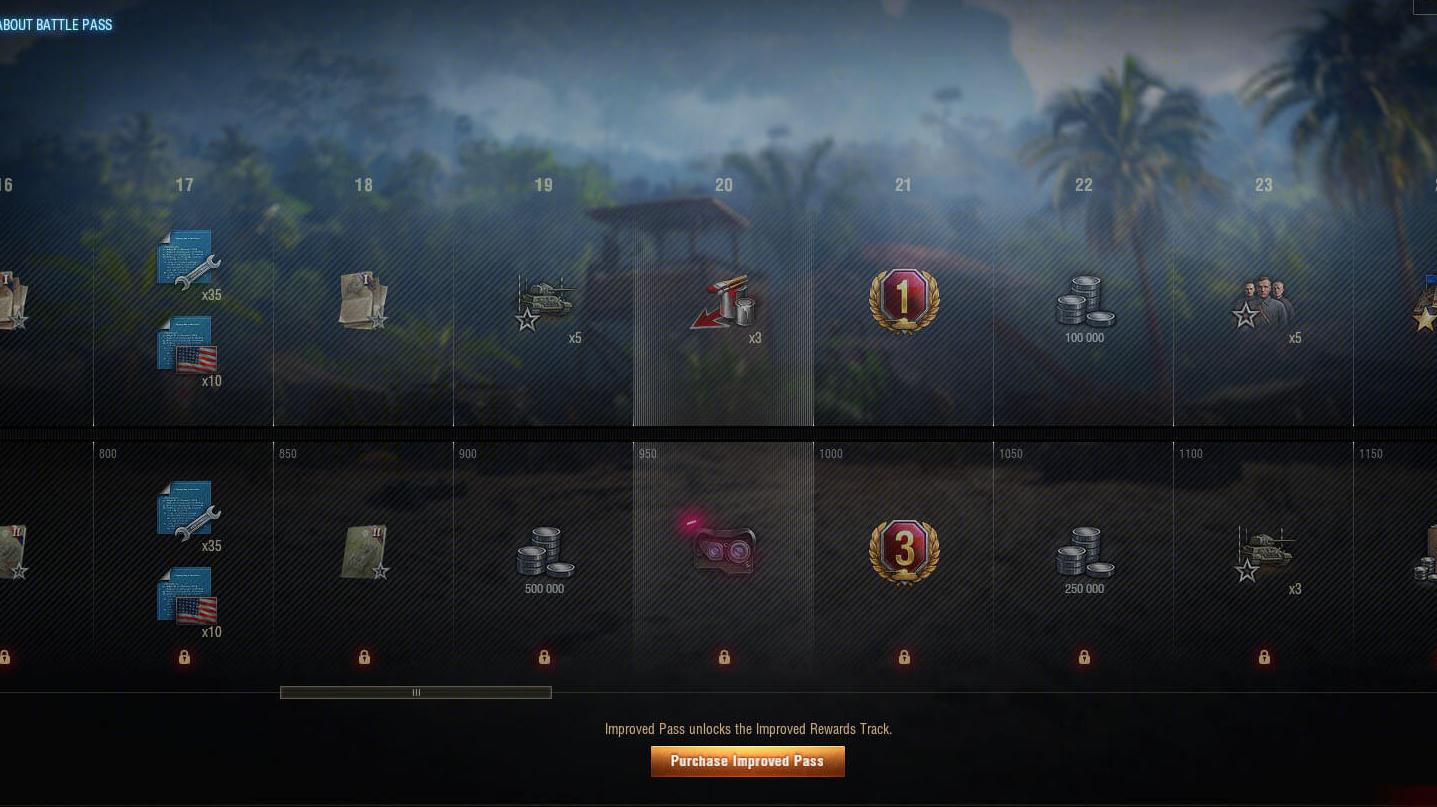Select the blueprint fragment reward at stage 18
This screenshot has height=807, width=1437.
364,300
